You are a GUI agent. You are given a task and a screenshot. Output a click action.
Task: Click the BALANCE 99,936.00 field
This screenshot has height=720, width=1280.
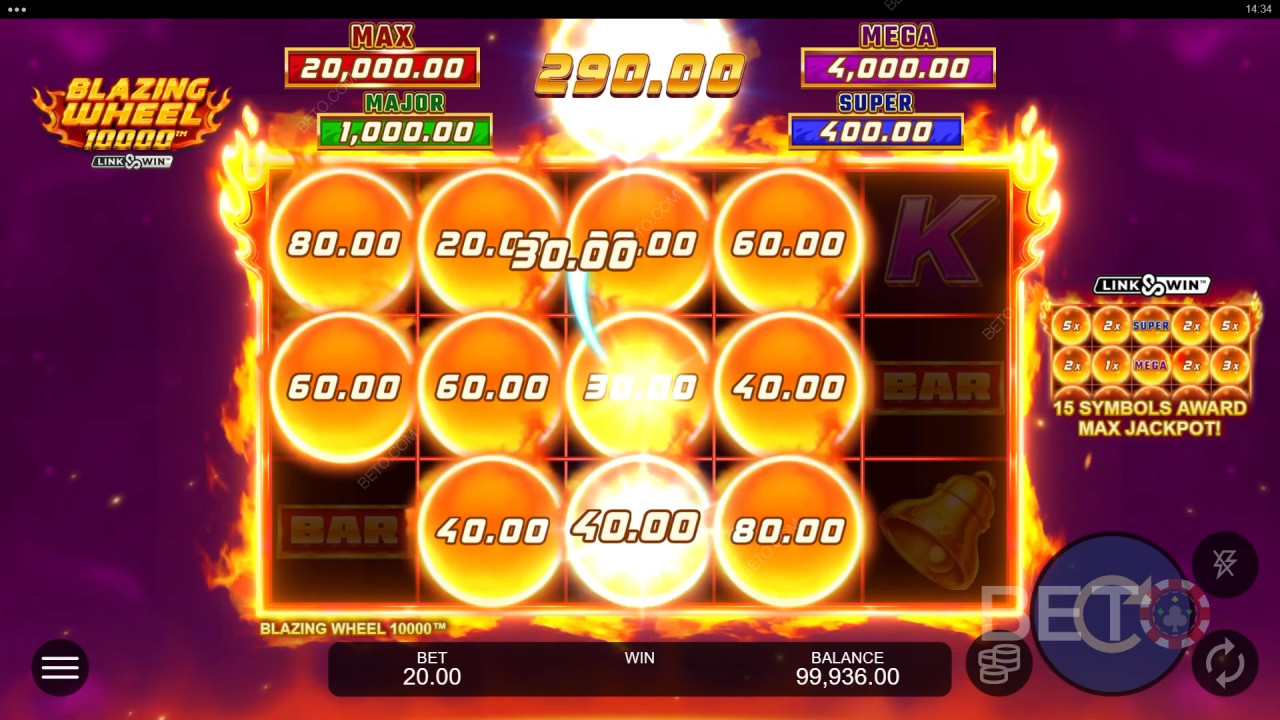(848, 665)
